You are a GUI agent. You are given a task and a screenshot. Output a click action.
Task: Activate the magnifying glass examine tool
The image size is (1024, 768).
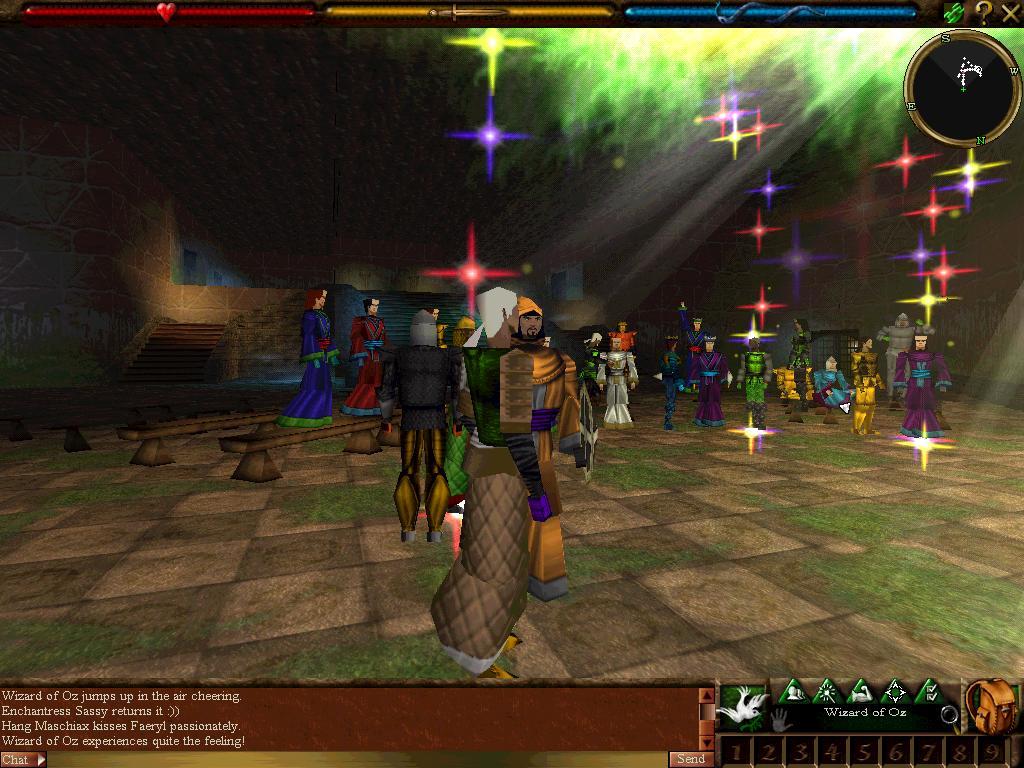(949, 715)
